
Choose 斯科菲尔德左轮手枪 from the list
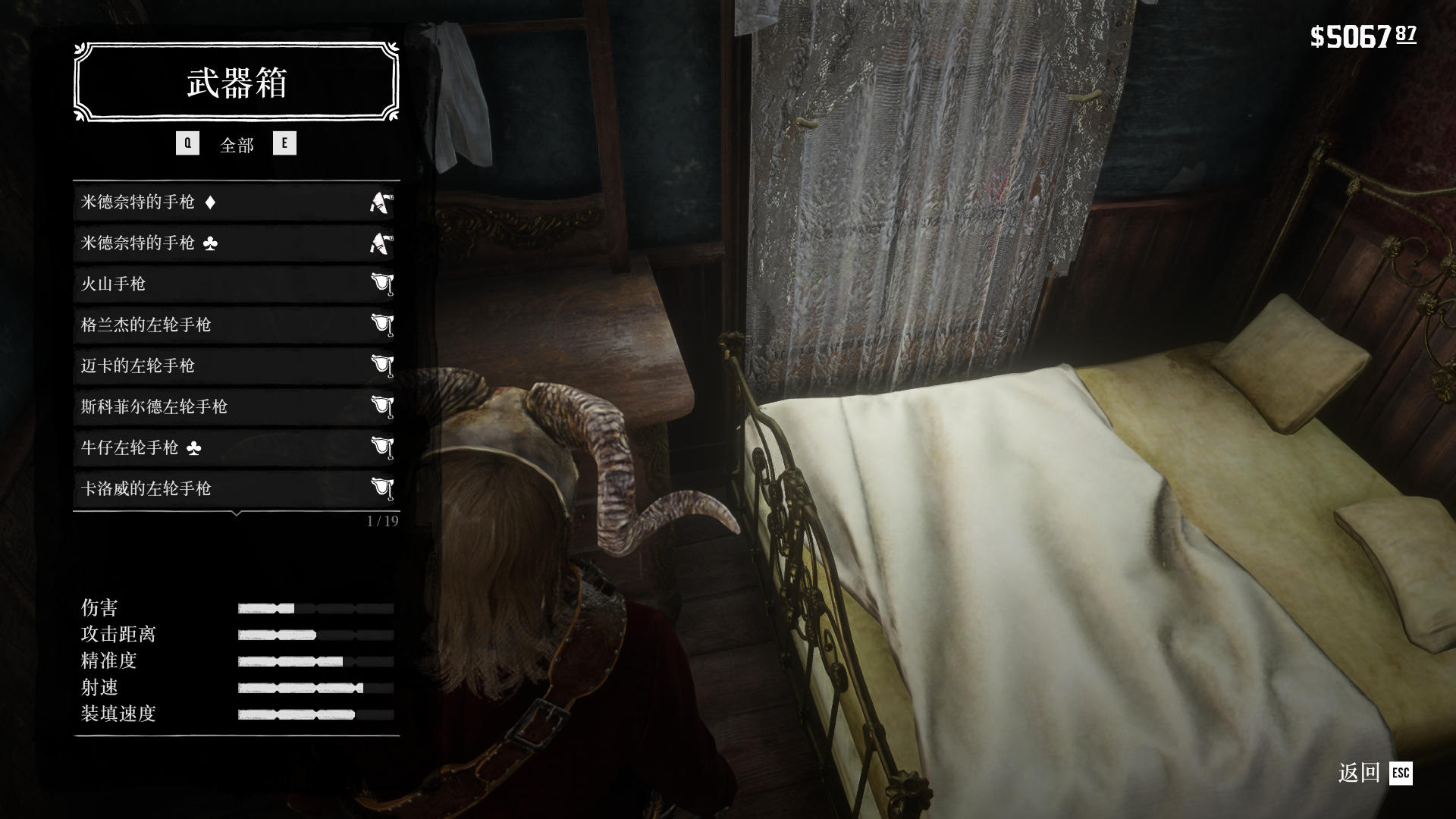tap(236, 407)
